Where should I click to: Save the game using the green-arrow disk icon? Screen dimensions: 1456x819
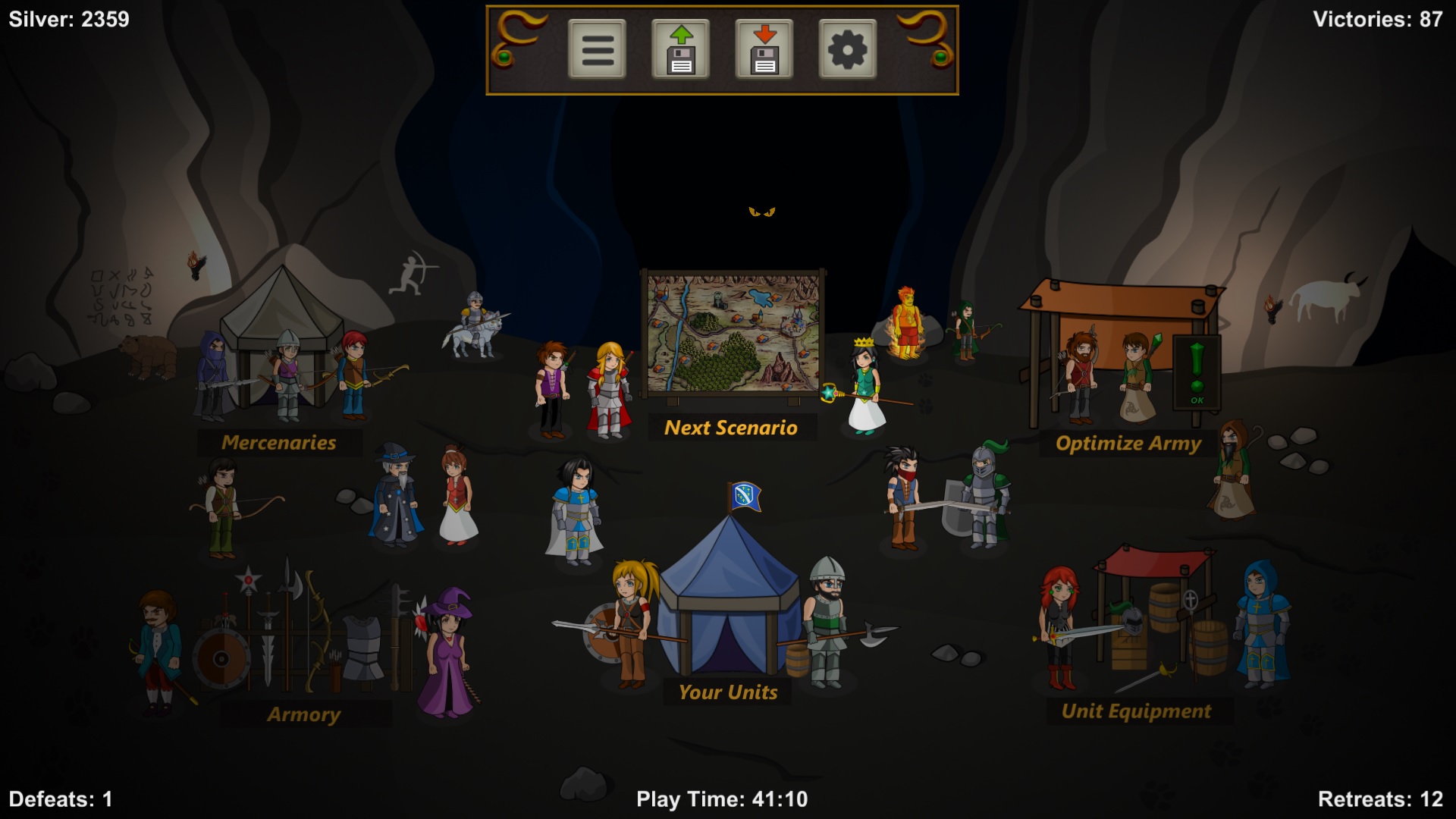[681, 49]
